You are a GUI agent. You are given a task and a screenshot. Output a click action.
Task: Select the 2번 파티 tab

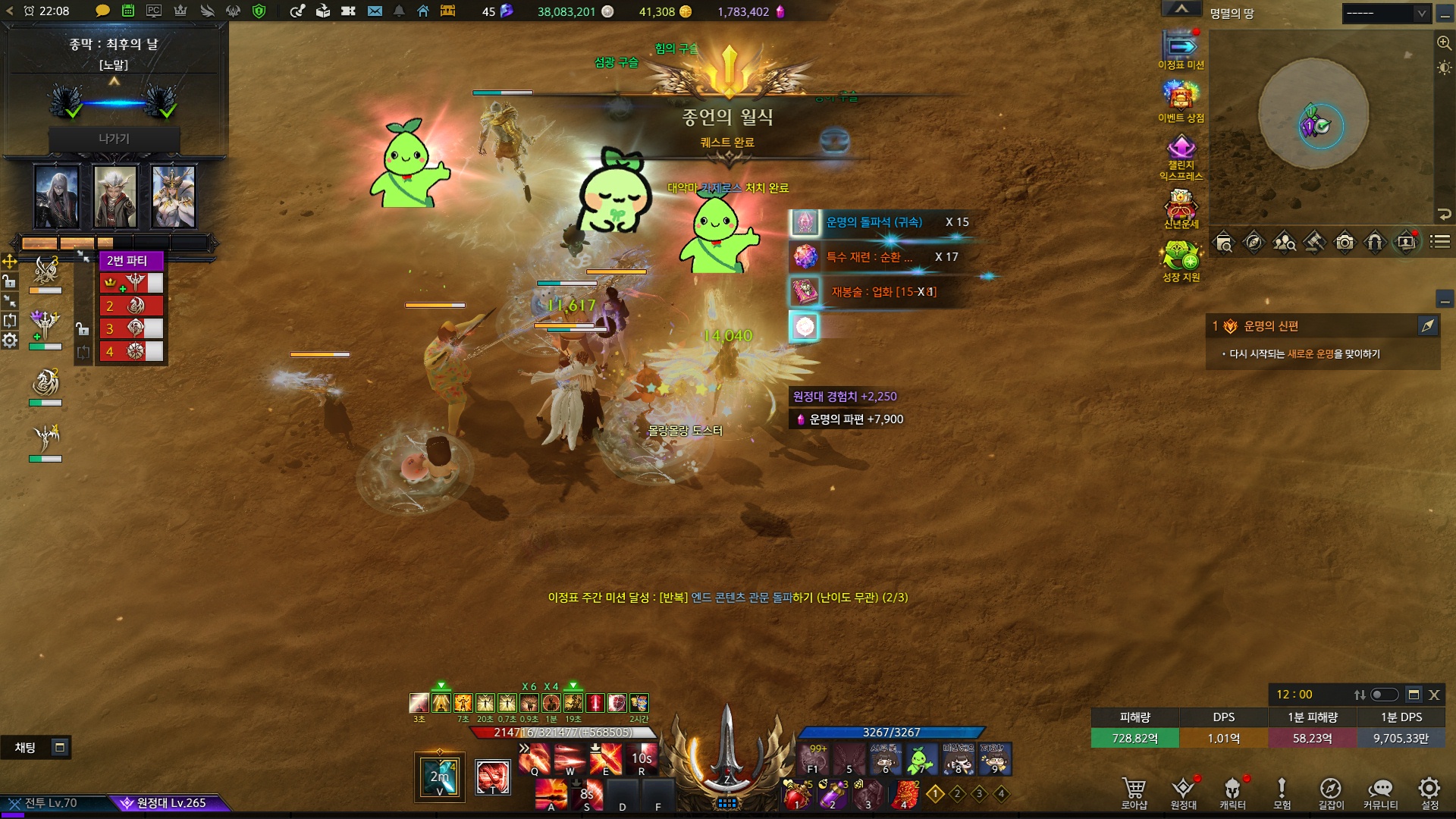point(127,261)
